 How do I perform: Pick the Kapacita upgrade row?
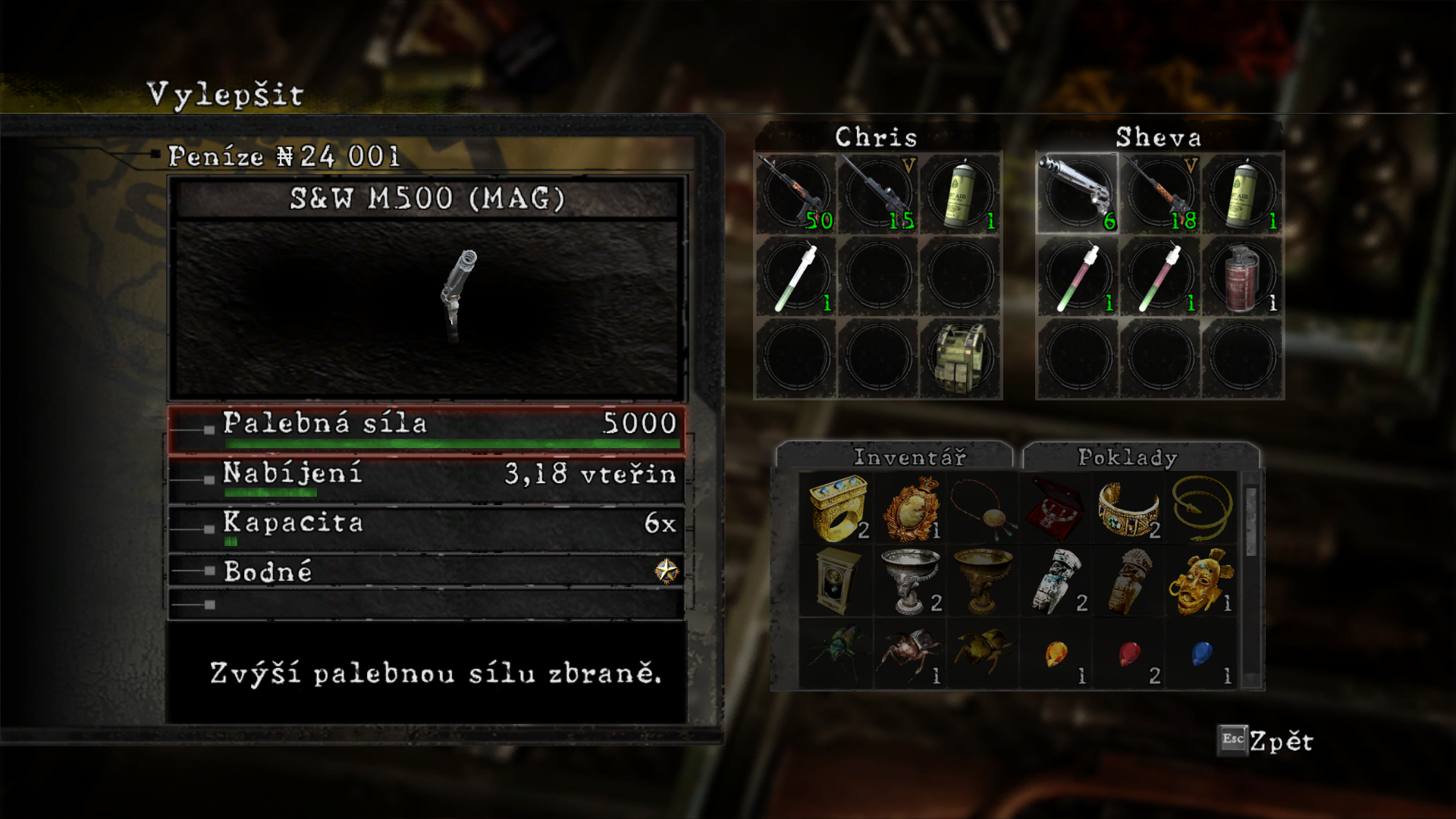pos(426,528)
